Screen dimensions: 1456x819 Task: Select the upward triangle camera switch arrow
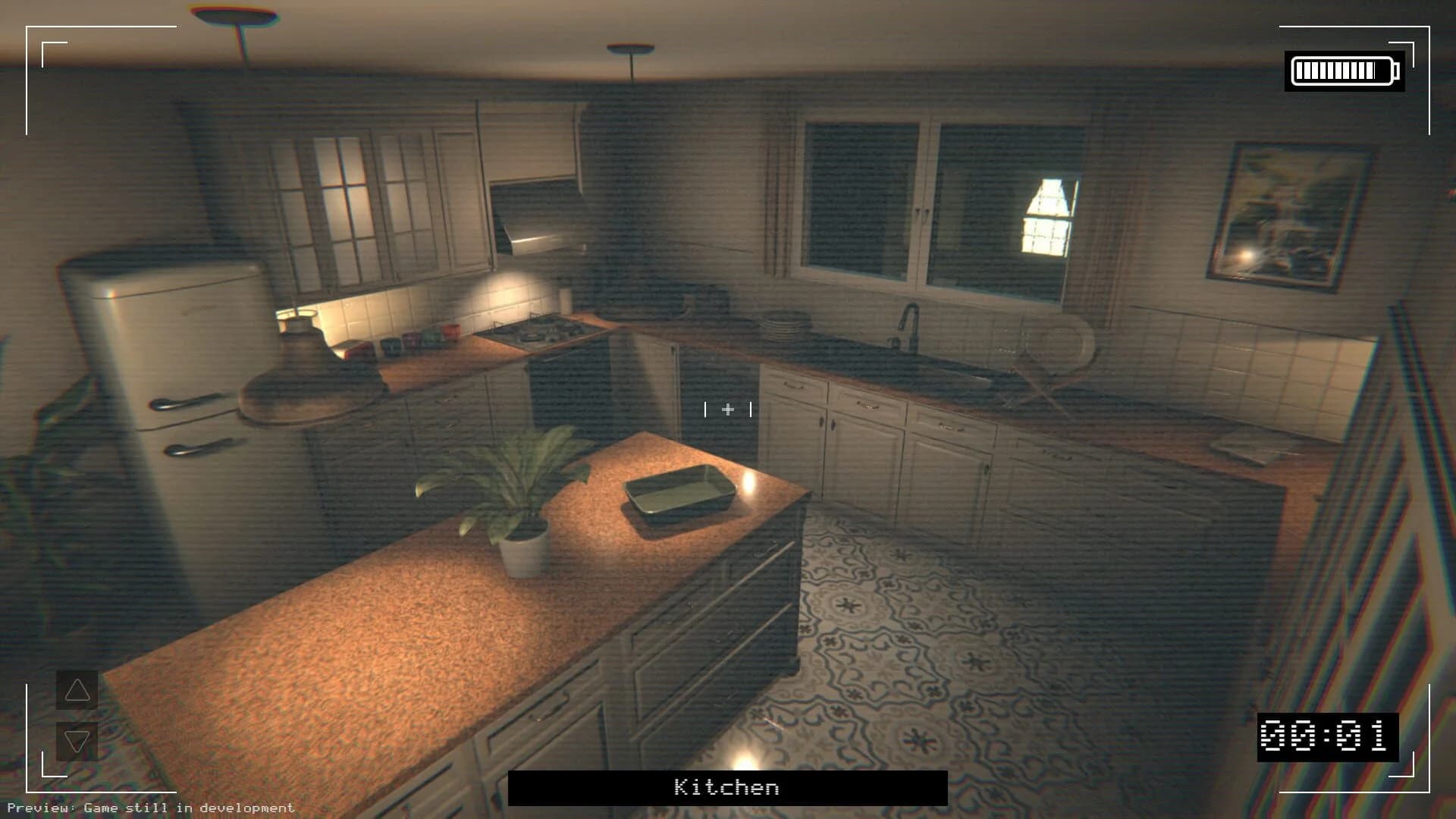77,692
